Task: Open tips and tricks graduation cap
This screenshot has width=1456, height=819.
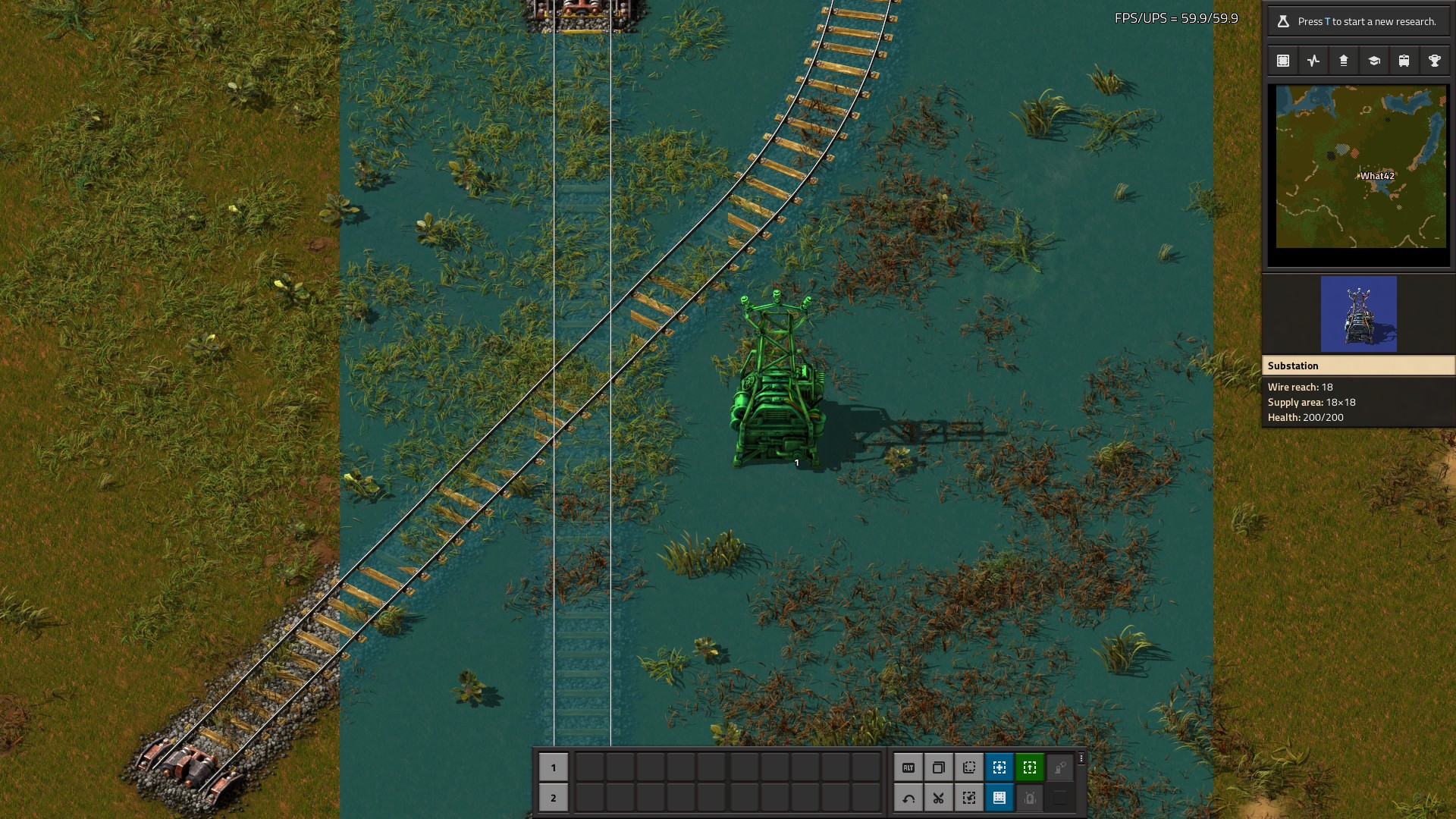Action: tap(1374, 61)
